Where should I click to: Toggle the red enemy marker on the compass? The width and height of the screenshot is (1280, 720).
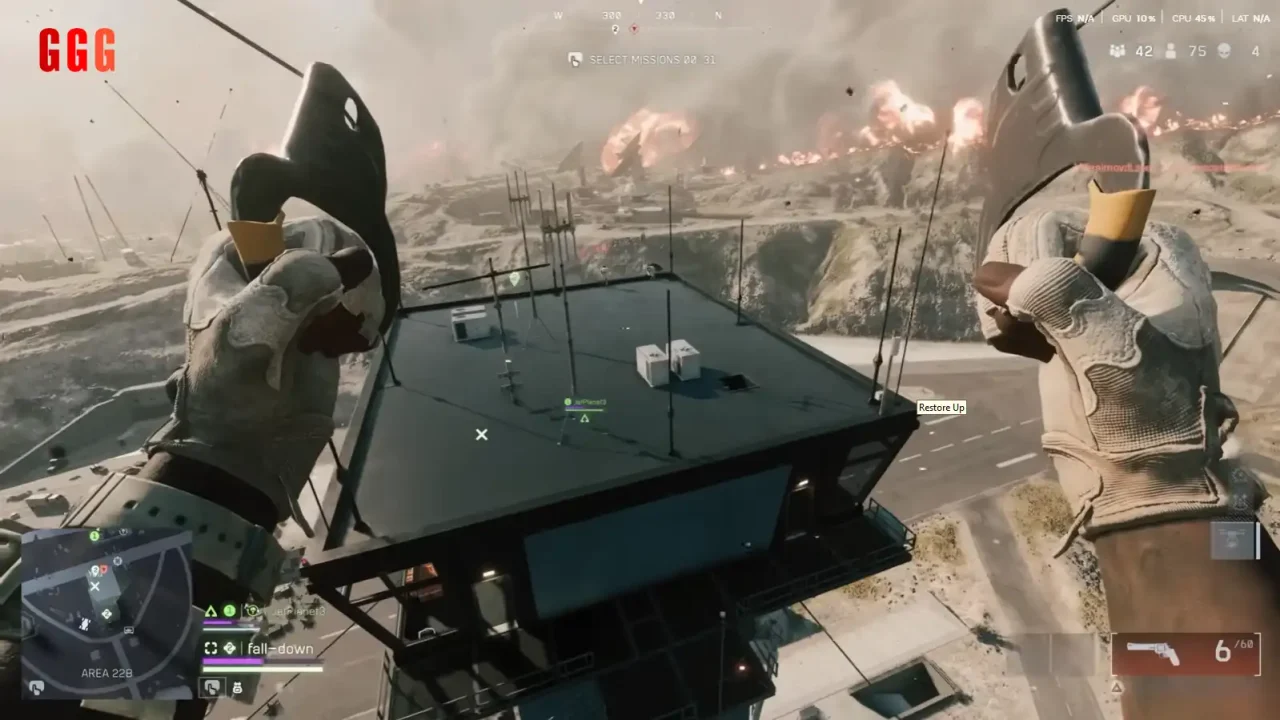pos(634,29)
